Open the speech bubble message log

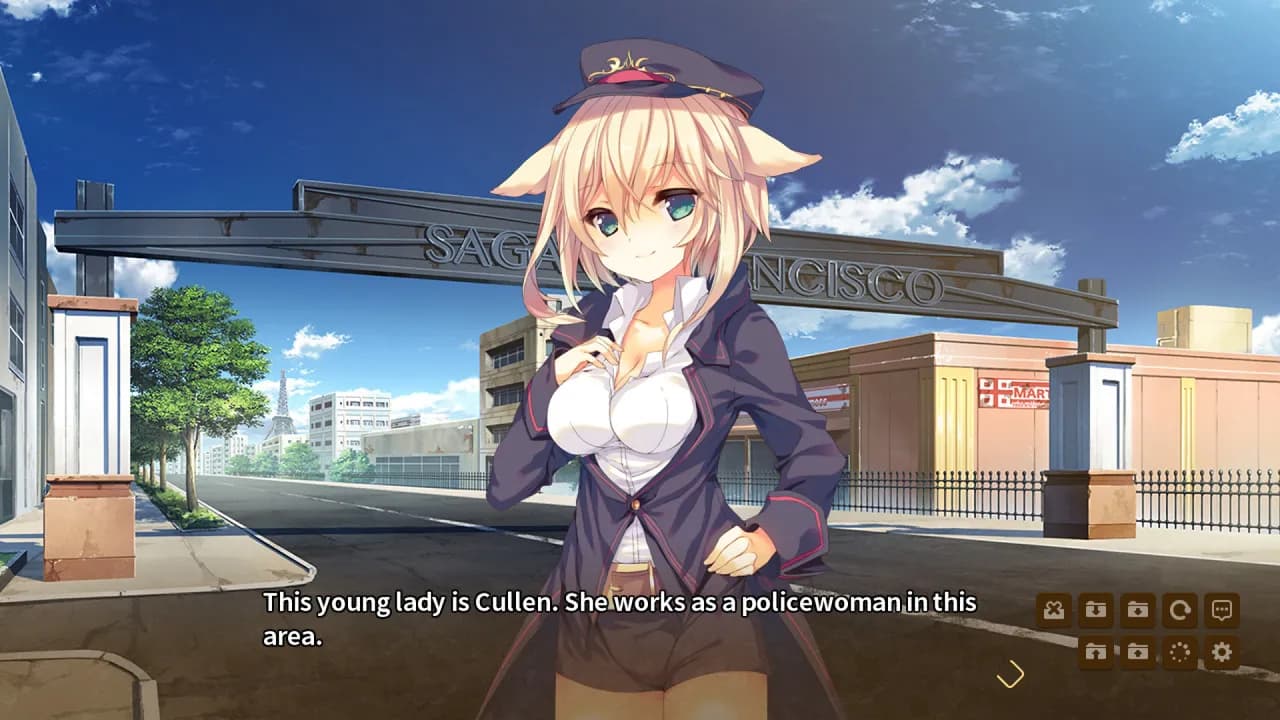pyautogui.click(x=1222, y=610)
